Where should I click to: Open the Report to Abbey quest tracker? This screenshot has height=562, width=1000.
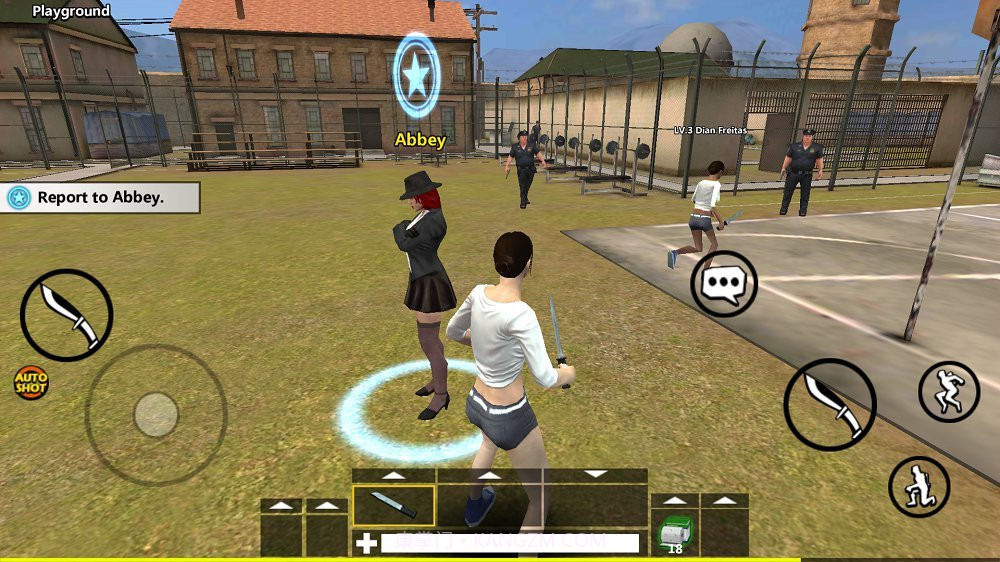100,198
